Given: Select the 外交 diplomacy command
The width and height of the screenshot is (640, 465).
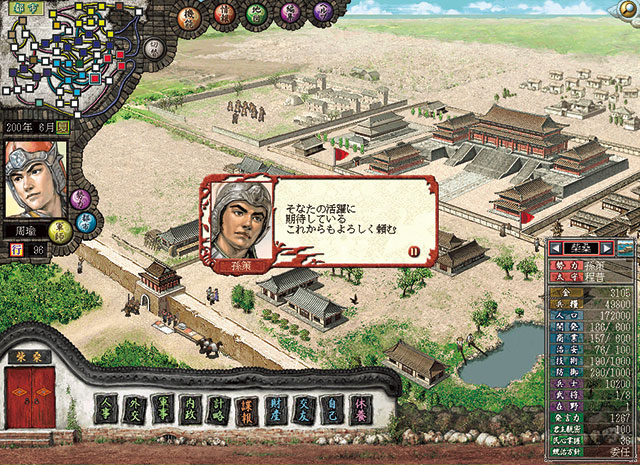Looking at the screenshot, I should click(136, 408).
